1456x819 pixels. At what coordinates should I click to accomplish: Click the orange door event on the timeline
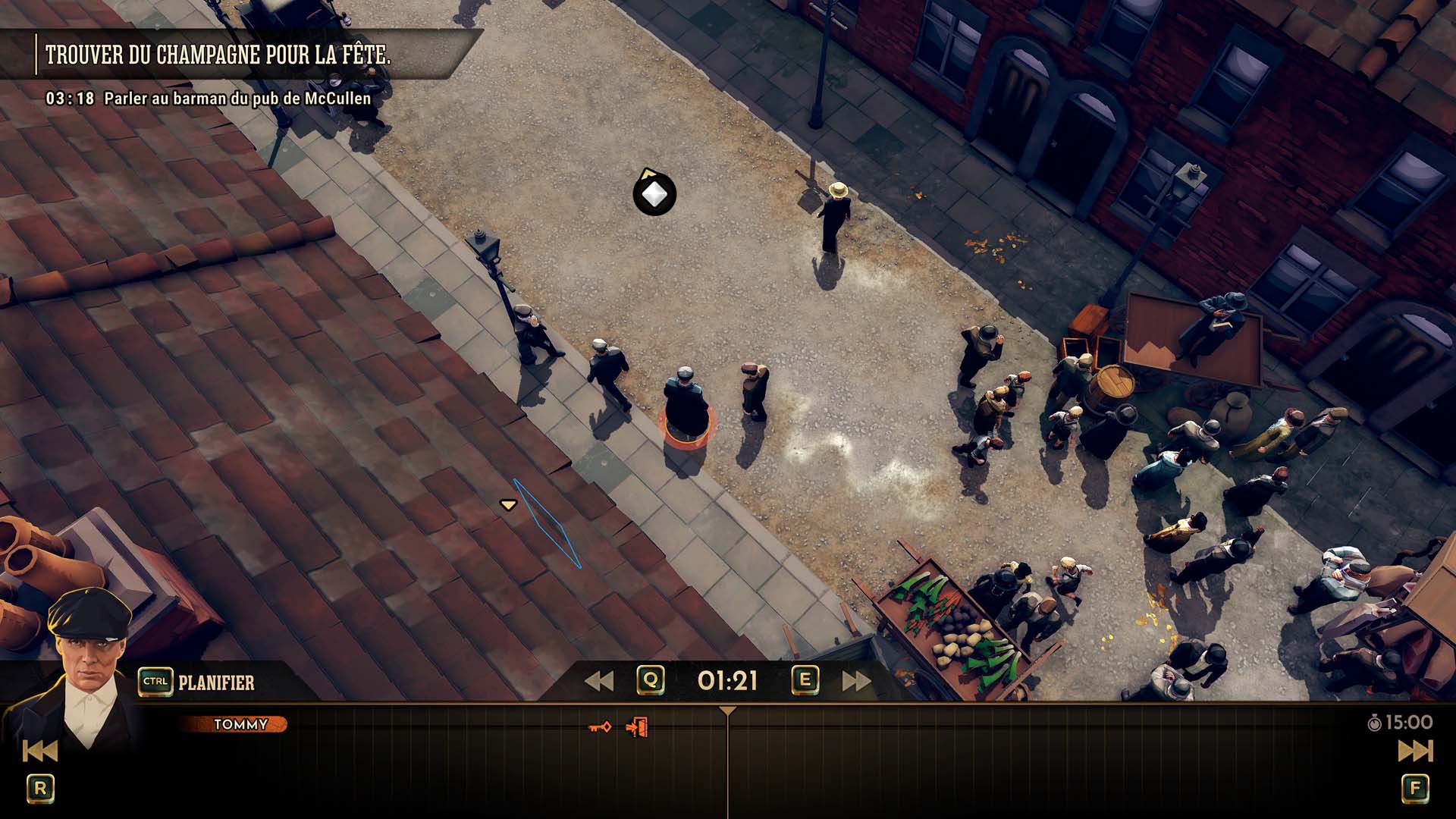[x=637, y=728]
